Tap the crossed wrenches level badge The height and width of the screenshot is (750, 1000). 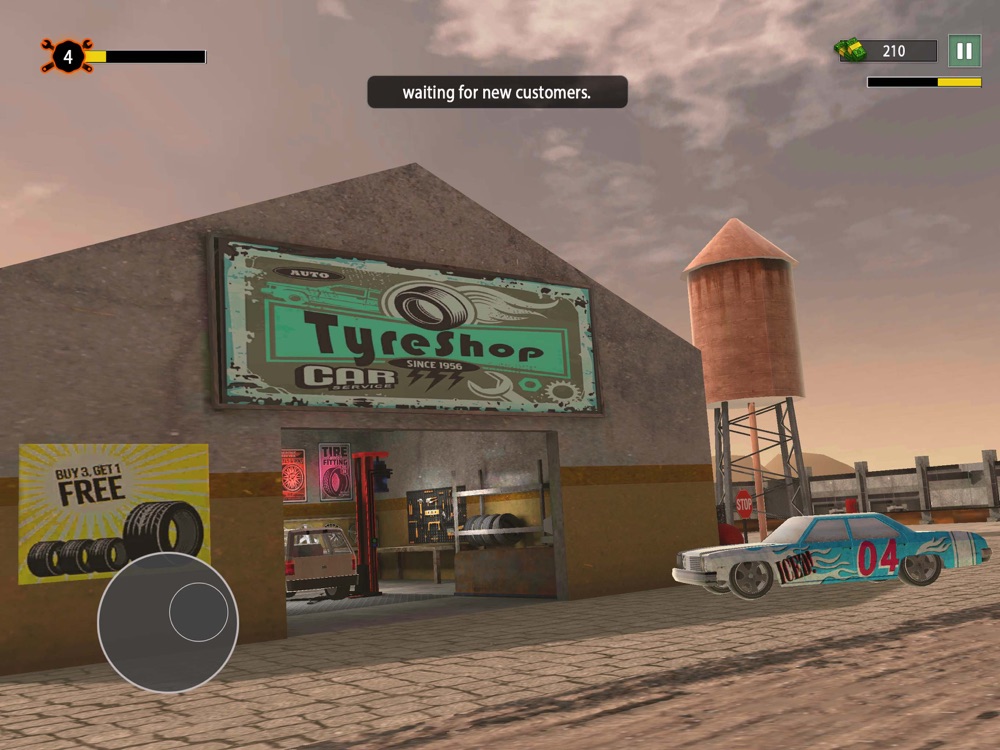pyautogui.click(x=67, y=57)
